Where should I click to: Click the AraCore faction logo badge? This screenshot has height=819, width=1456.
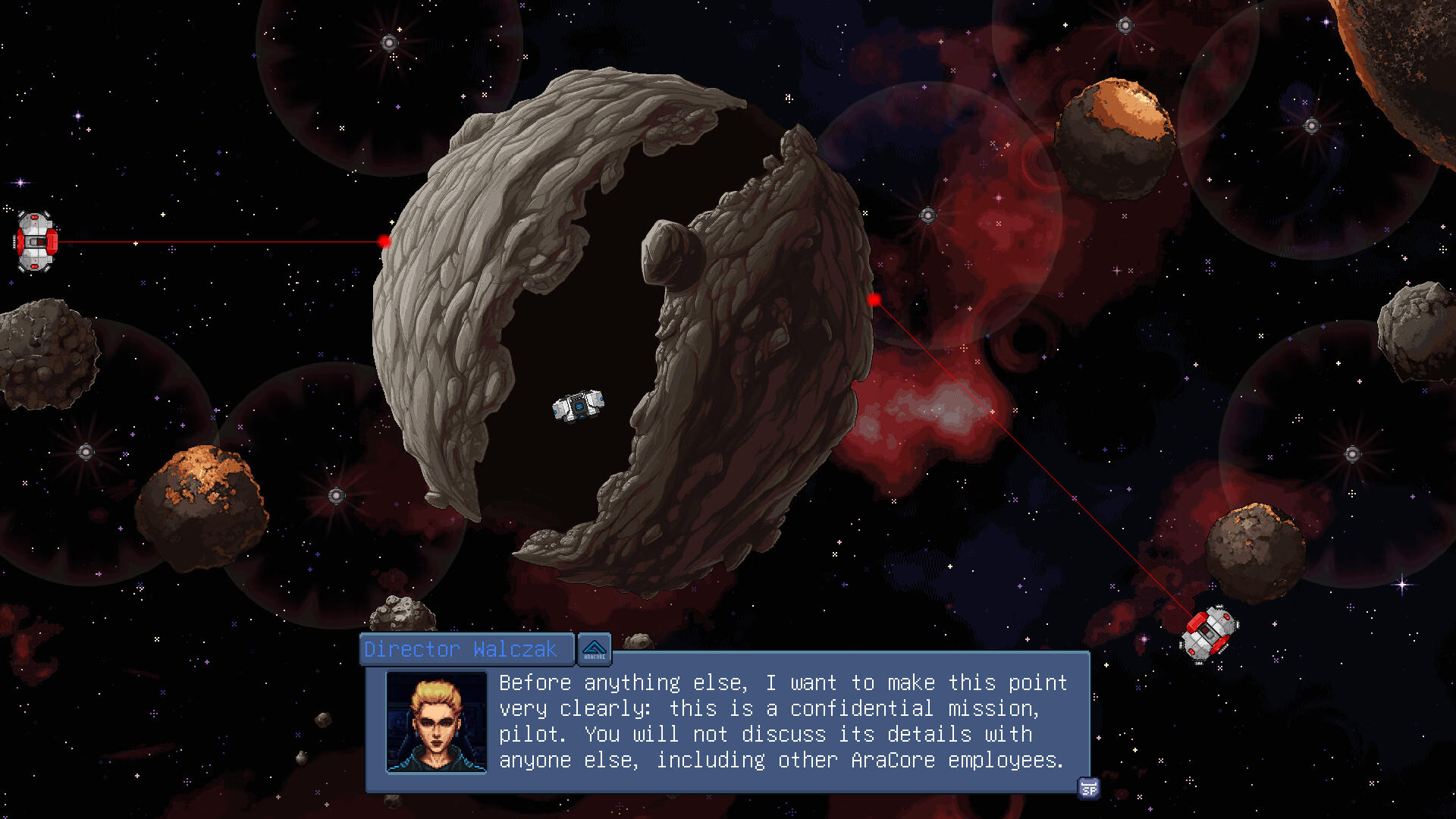click(x=595, y=649)
